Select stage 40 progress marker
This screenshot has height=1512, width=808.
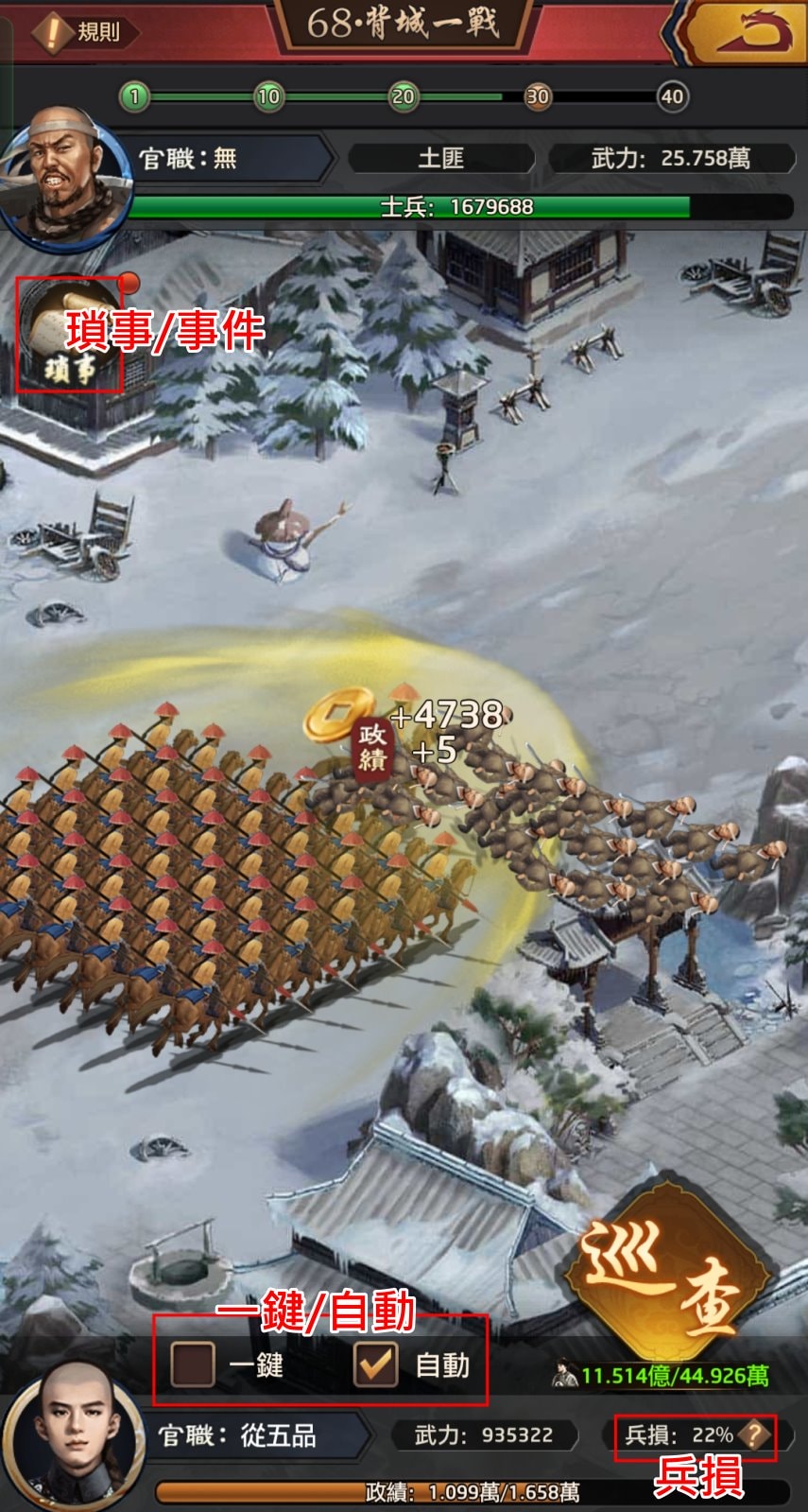(672, 96)
